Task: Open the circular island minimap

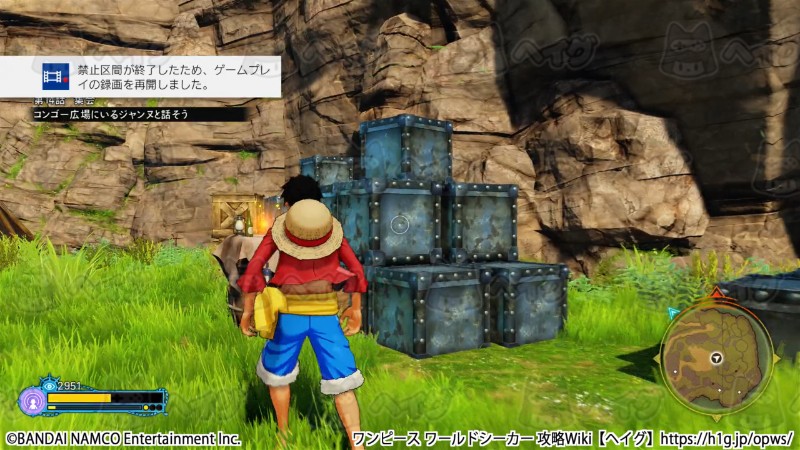Action: point(717,357)
